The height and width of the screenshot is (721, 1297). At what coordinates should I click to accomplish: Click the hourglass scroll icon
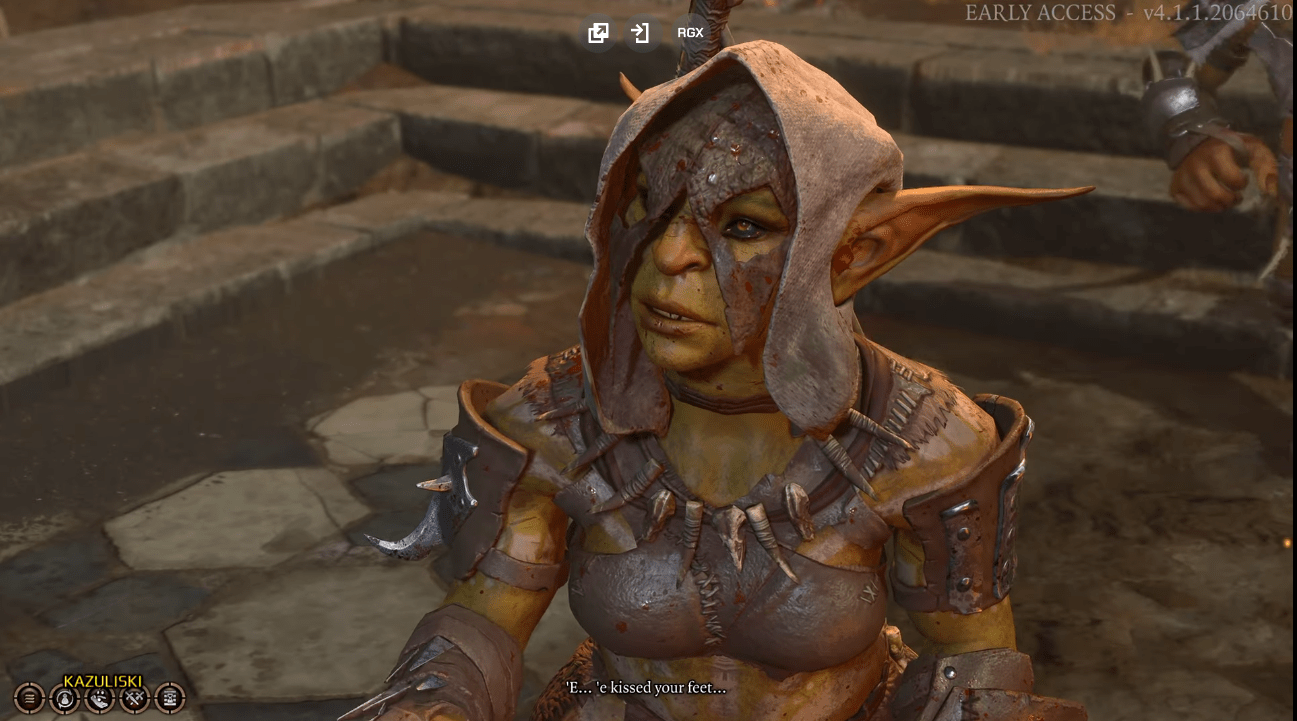click(x=170, y=697)
